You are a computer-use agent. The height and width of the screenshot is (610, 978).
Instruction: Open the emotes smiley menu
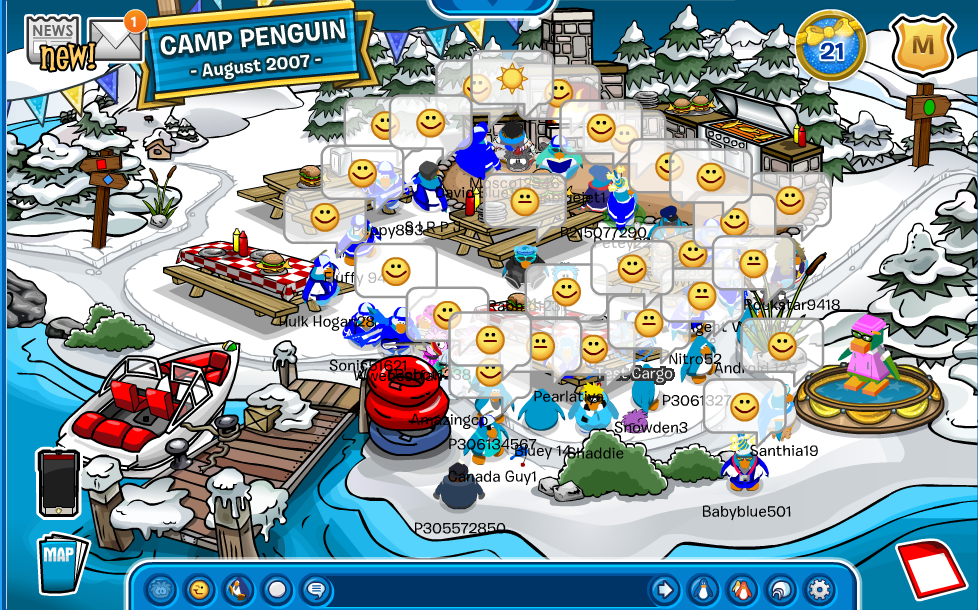200,588
